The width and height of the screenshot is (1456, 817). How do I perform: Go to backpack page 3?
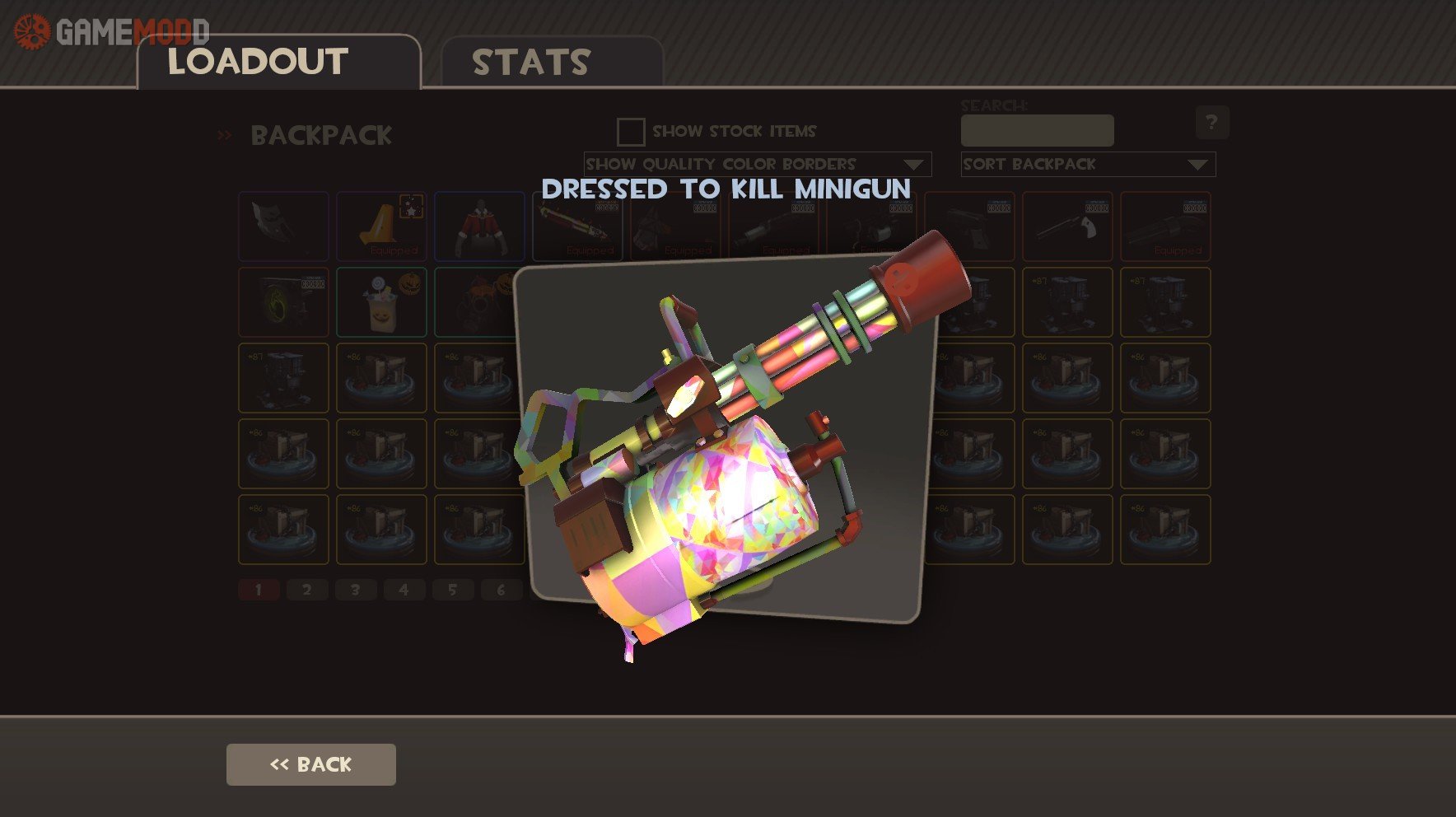[356, 590]
